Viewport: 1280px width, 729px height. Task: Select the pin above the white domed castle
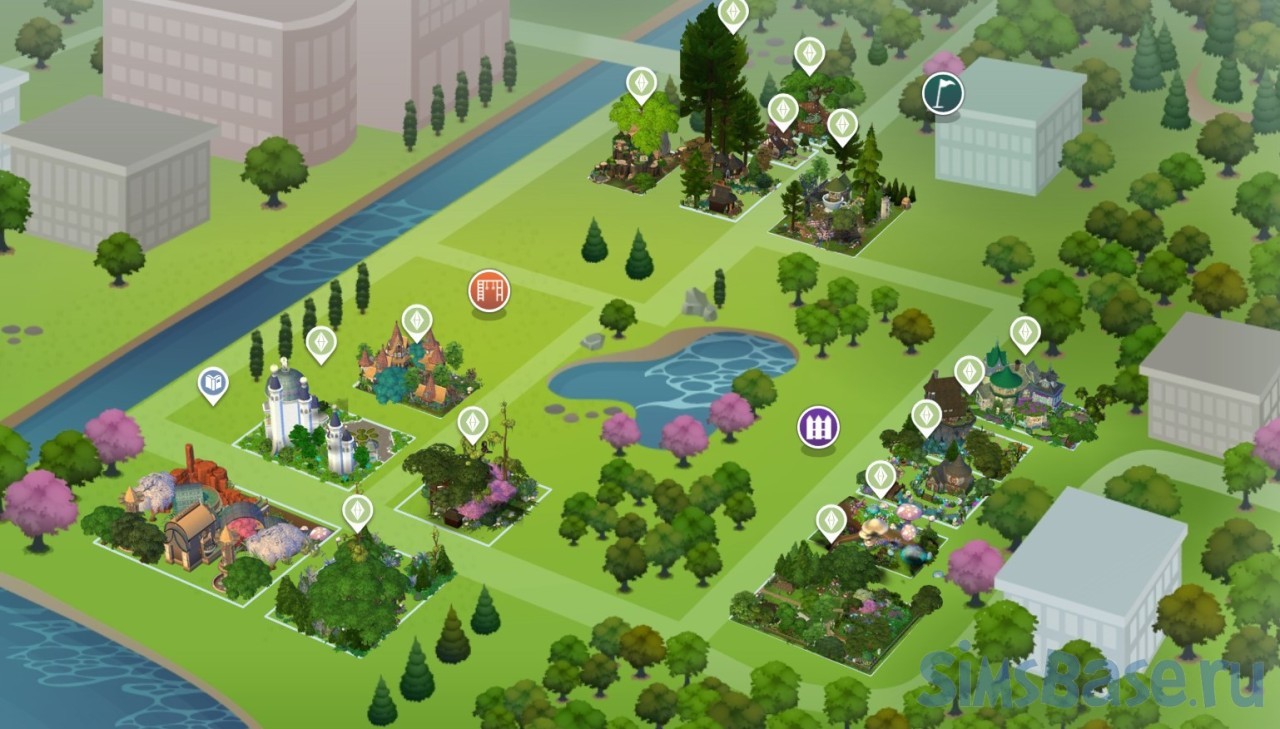click(320, 344)
